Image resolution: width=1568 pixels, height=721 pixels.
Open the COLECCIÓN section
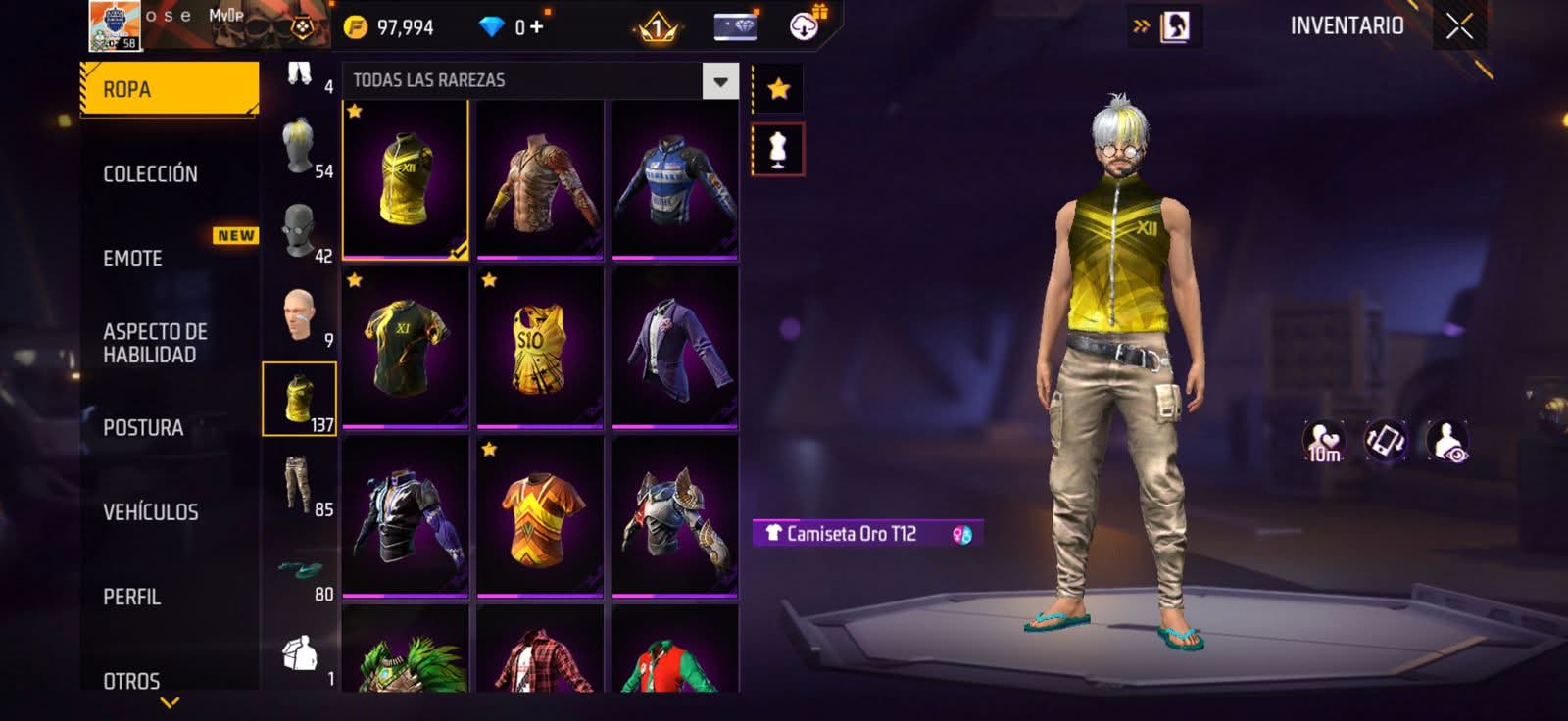[150, 173]
